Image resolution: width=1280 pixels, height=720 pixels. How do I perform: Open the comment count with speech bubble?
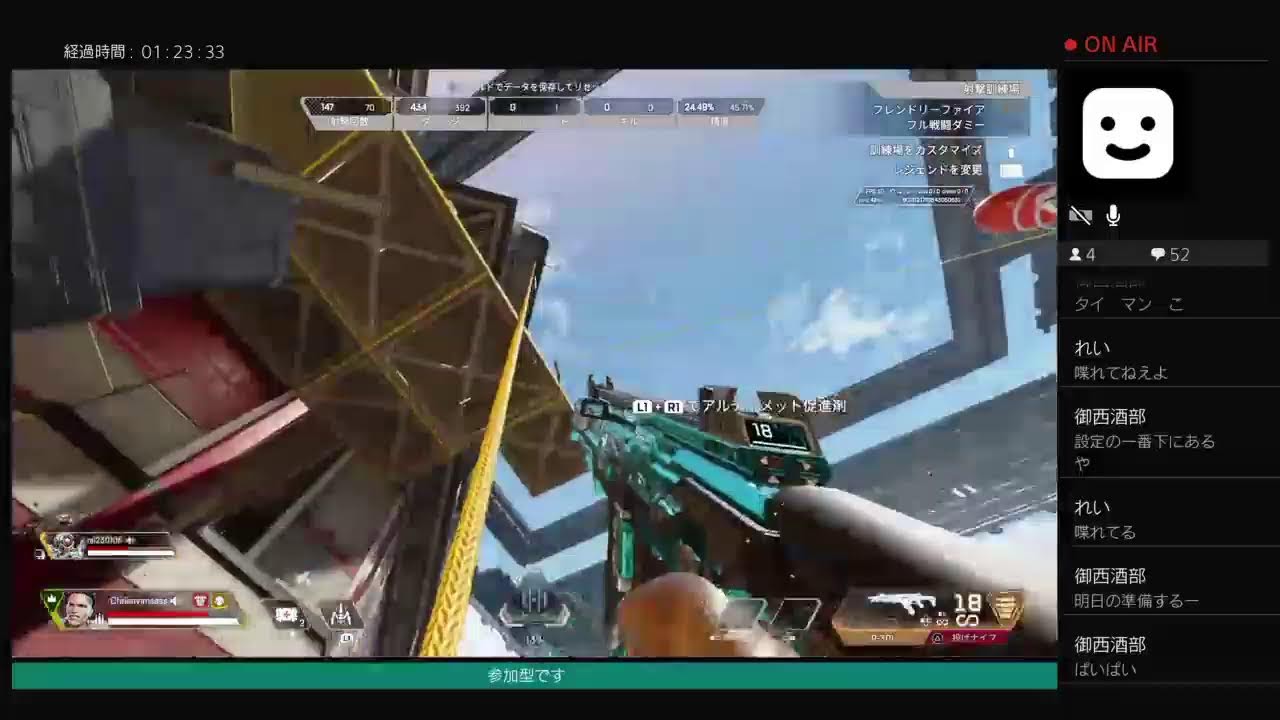pos(1170,255)
